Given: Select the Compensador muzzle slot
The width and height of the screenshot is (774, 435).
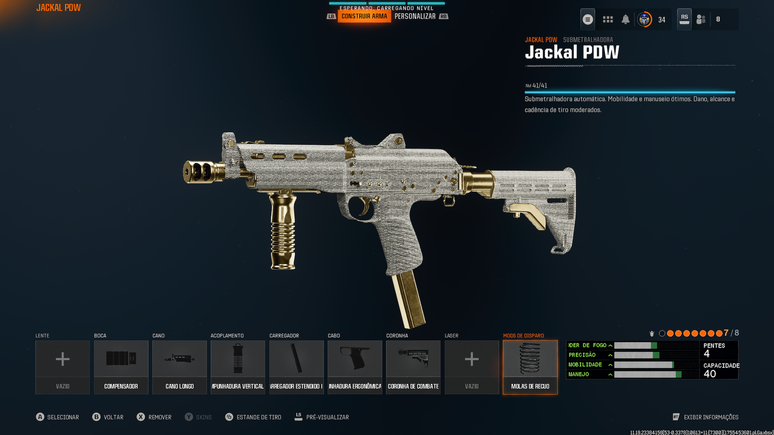Looking at the screenshot, I should click(121, 366).
